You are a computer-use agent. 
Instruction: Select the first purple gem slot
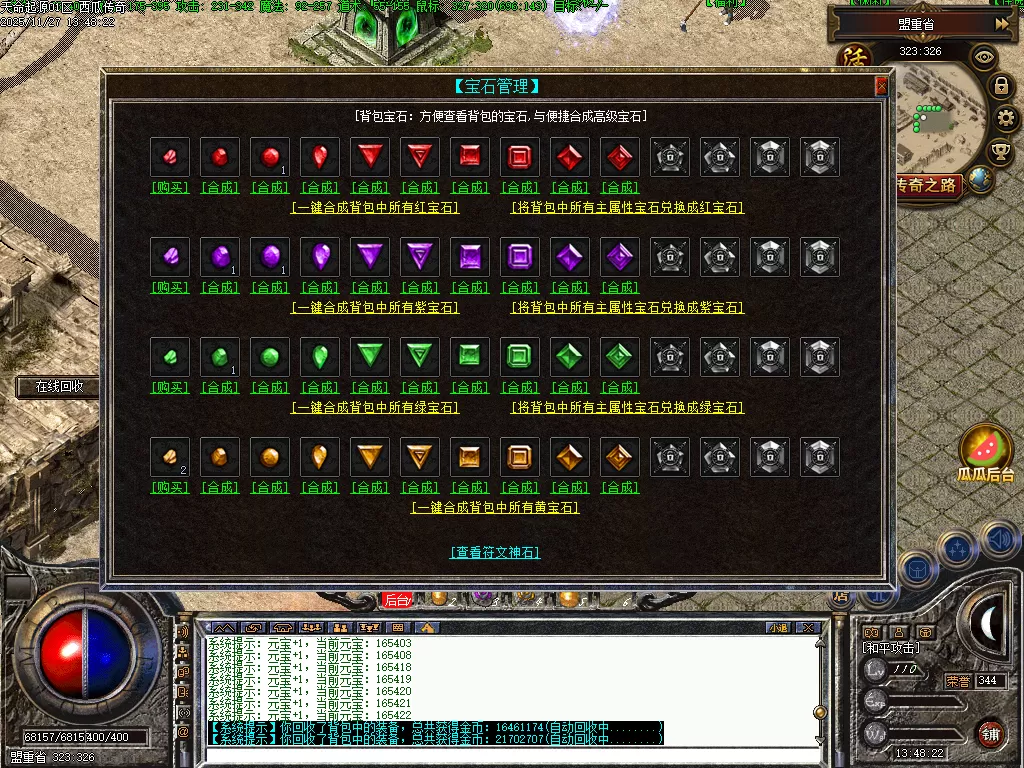(x=170, y=257)
